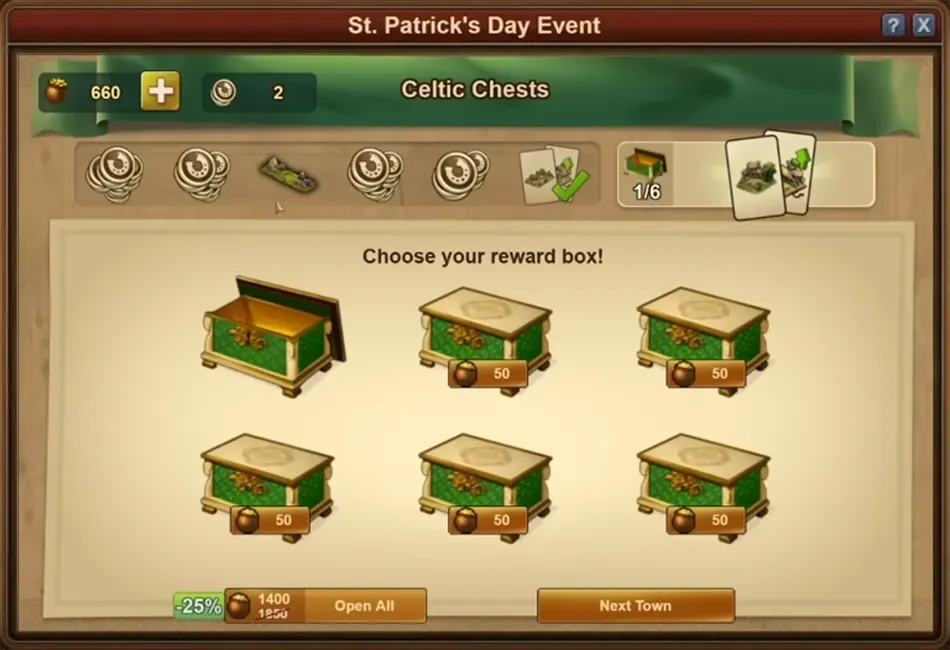Inspect the green building reward in the prize track

pyautogui.click(x=288, y=175)
